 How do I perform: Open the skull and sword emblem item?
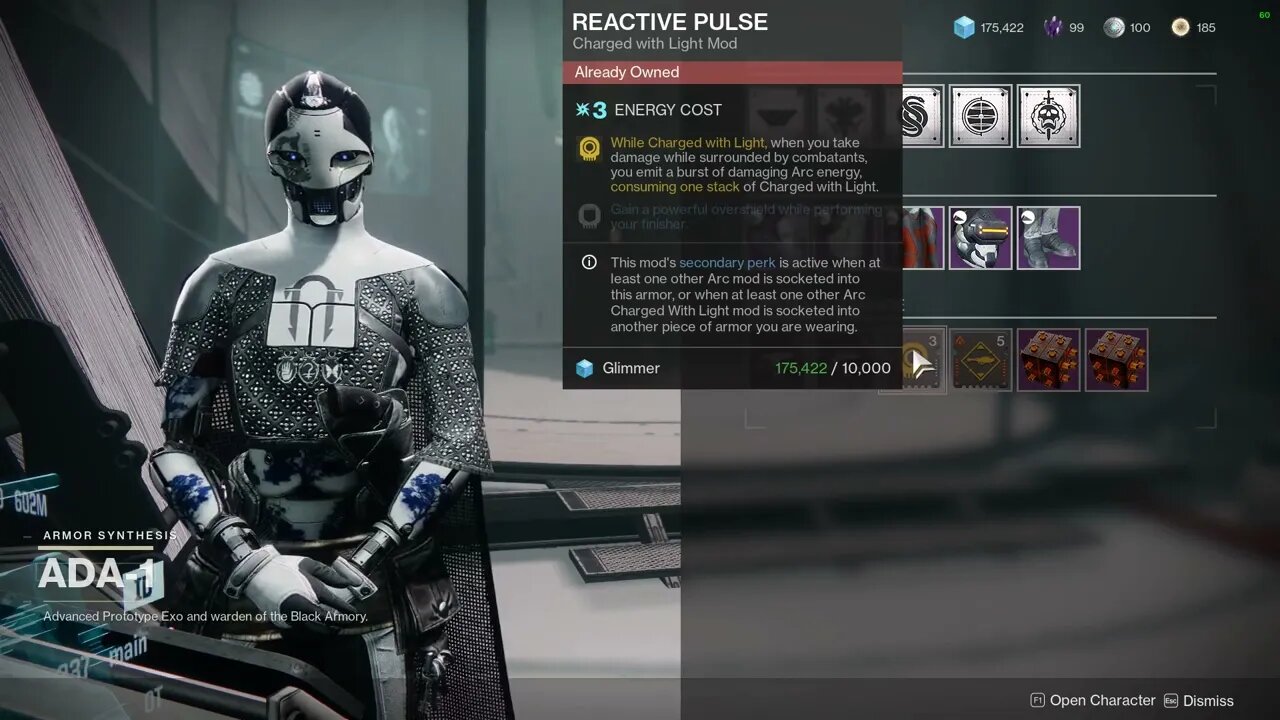[1048, 116]
